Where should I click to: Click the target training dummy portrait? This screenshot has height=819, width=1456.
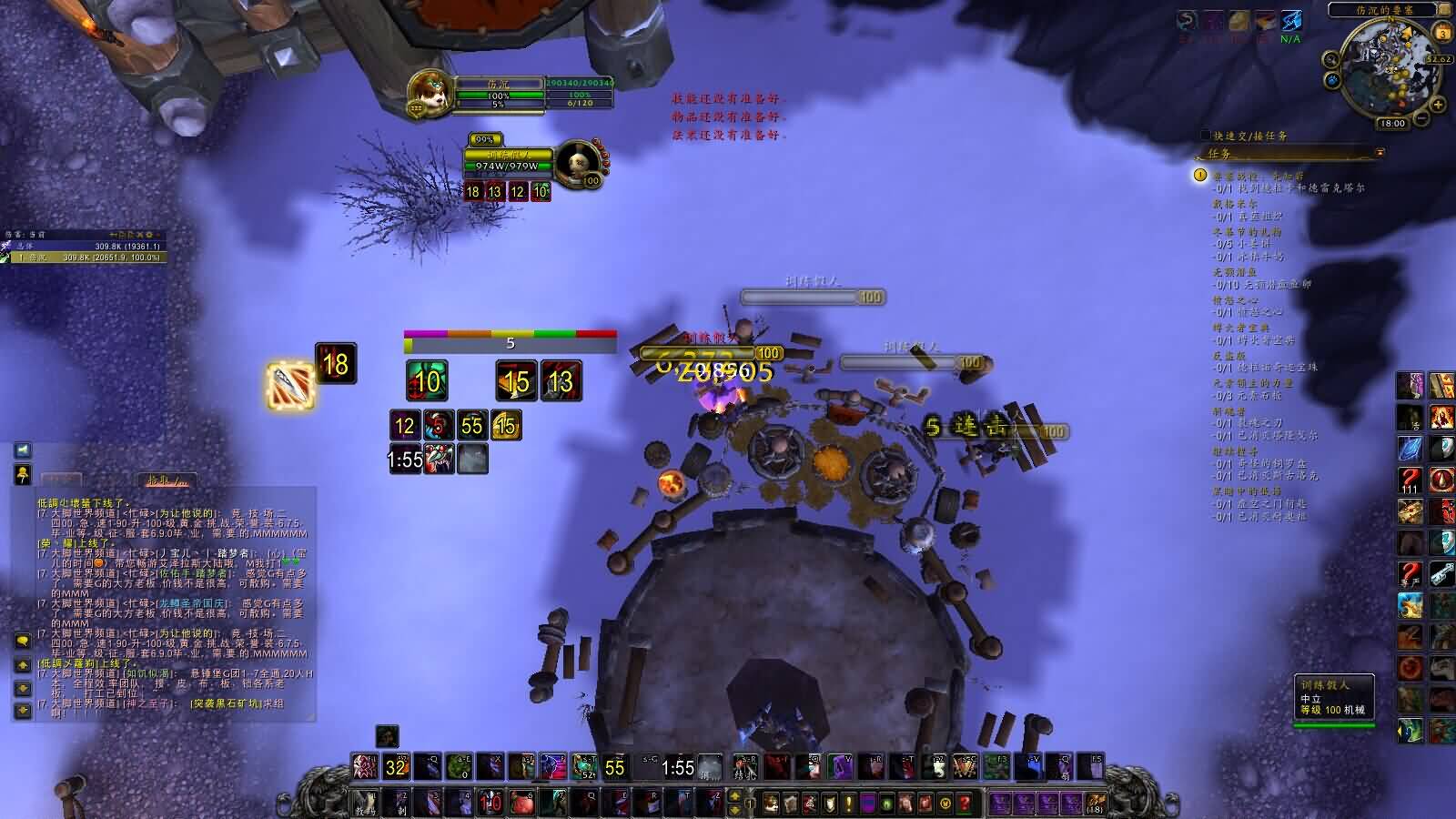[x=577, y=164]
